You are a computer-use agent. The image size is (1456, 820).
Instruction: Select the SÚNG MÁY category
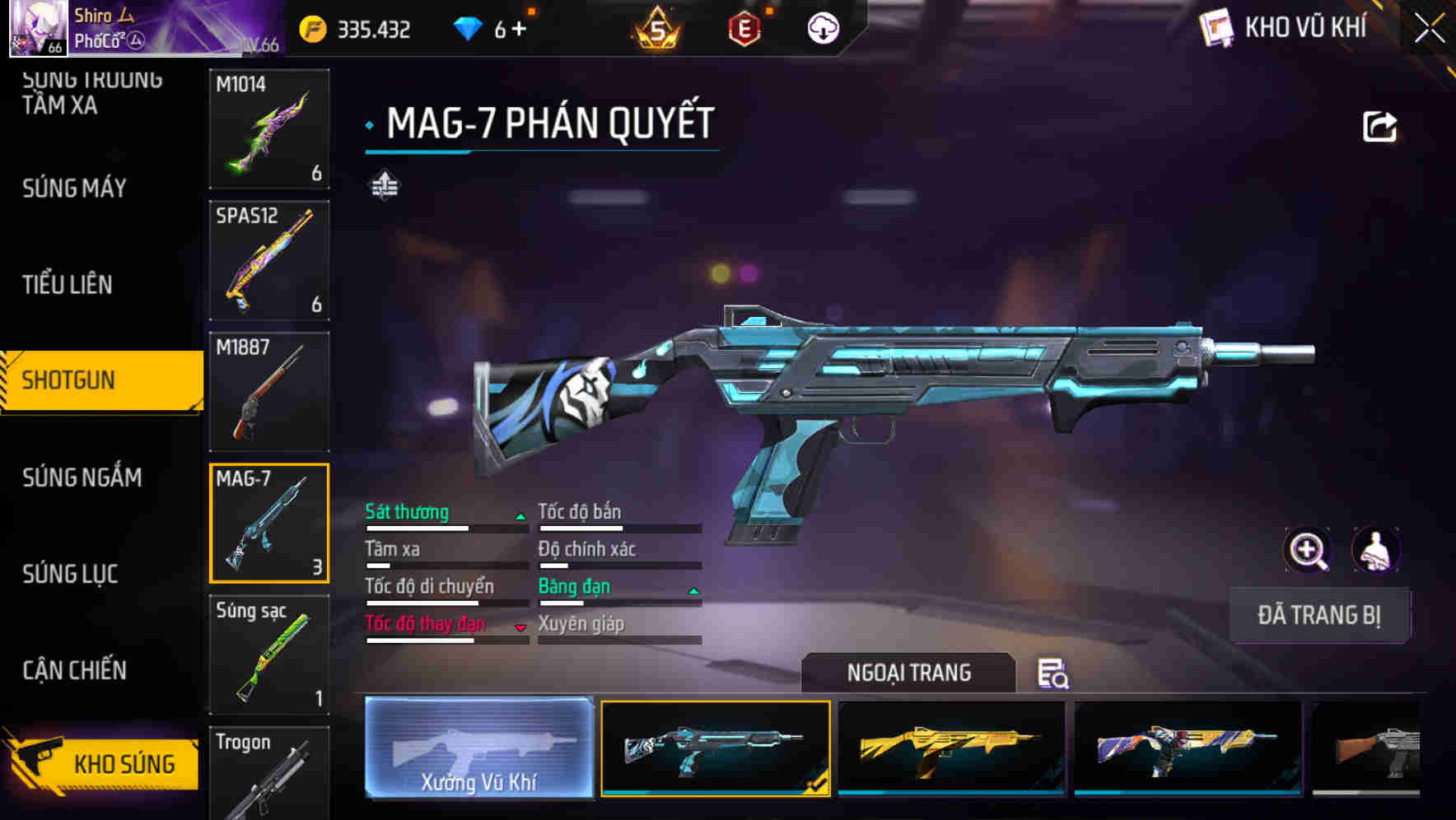(74, 189)
